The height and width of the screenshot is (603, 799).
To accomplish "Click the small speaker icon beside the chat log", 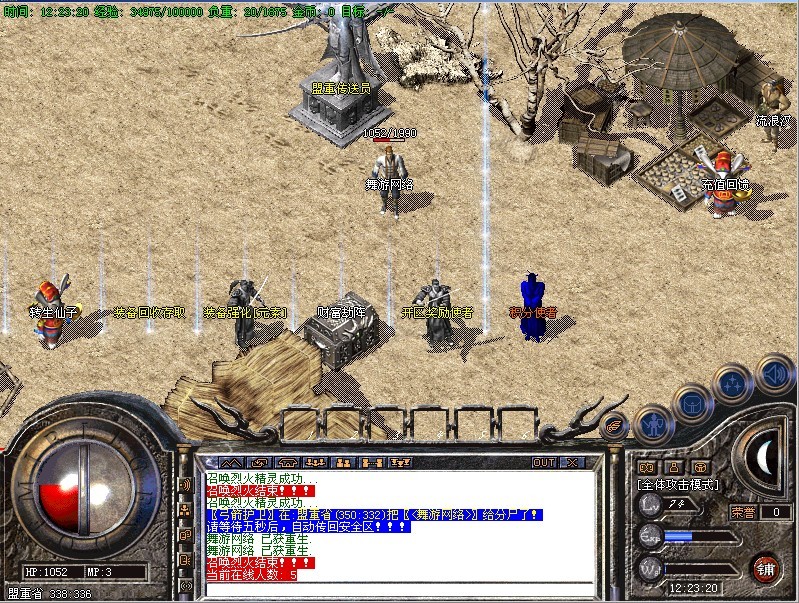I will tap(185, 485).
